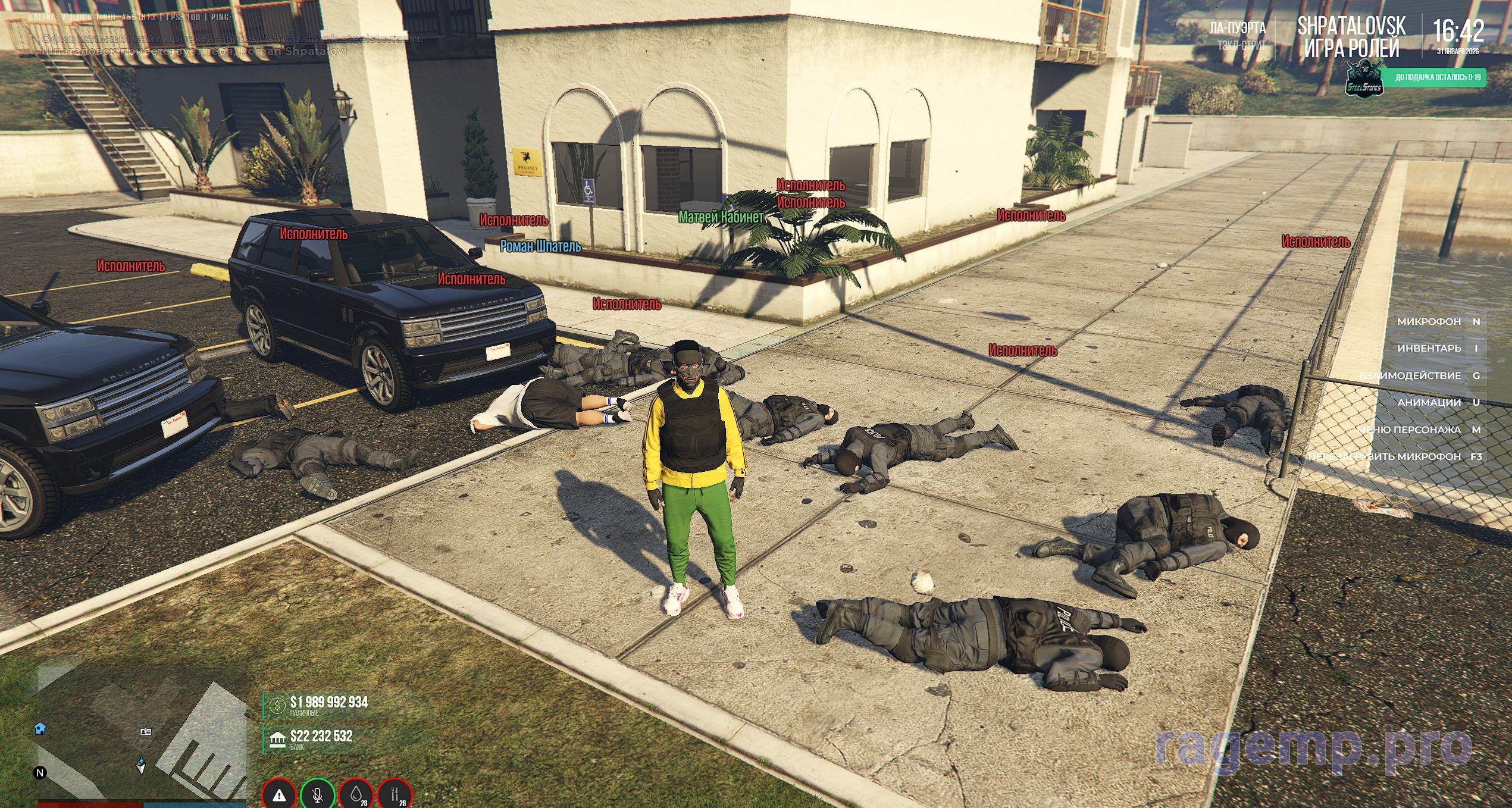Click the north compass marker on minimap
This screenshot has height=808, width=1512.
(40, 772)
